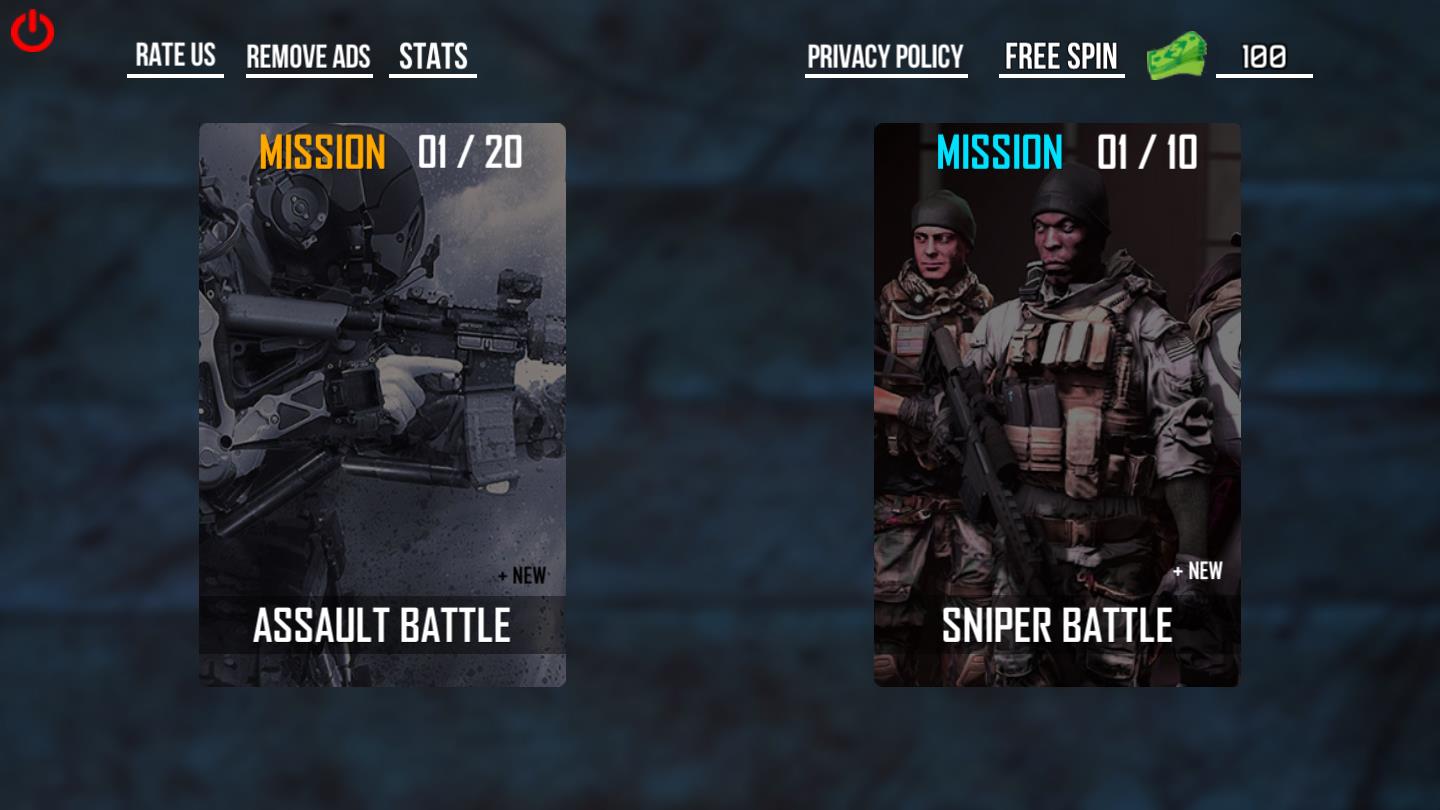Open RATE US
Viewport: 1440px width, 810px height.
[175, 56]
